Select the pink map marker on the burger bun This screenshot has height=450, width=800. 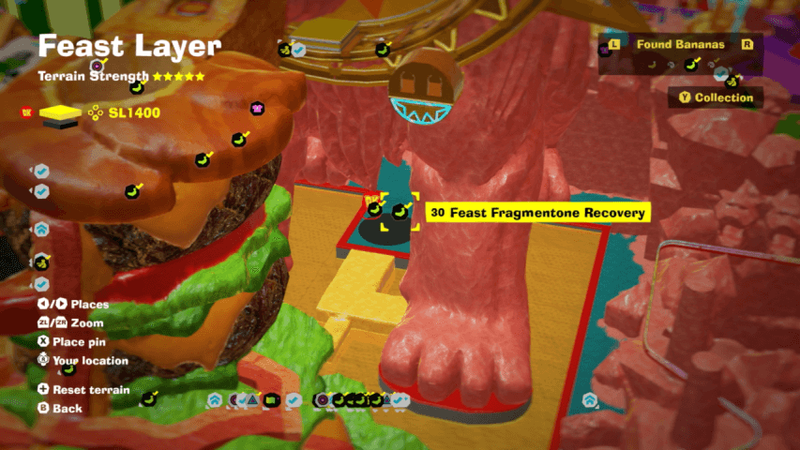click(x=257, y=108)
